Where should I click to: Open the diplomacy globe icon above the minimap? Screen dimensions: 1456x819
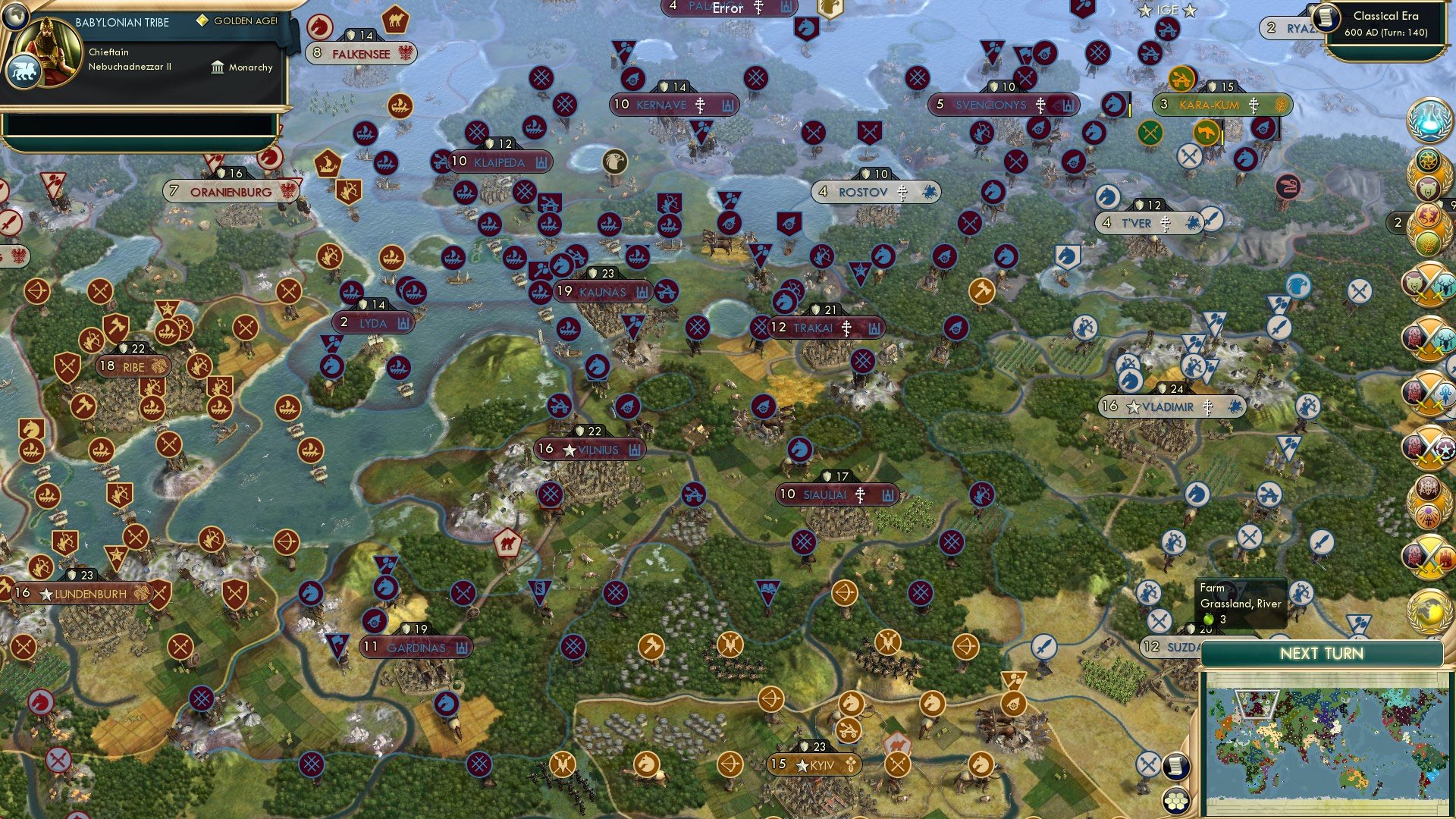tap(1429, 607)
